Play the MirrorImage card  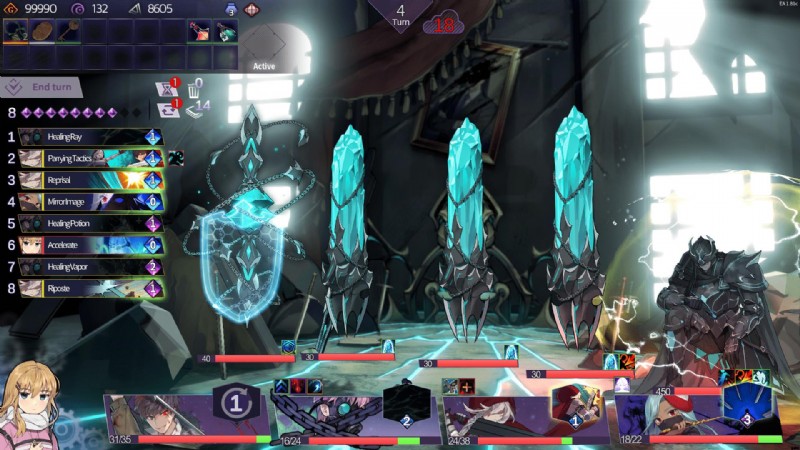tap(90, 202)
